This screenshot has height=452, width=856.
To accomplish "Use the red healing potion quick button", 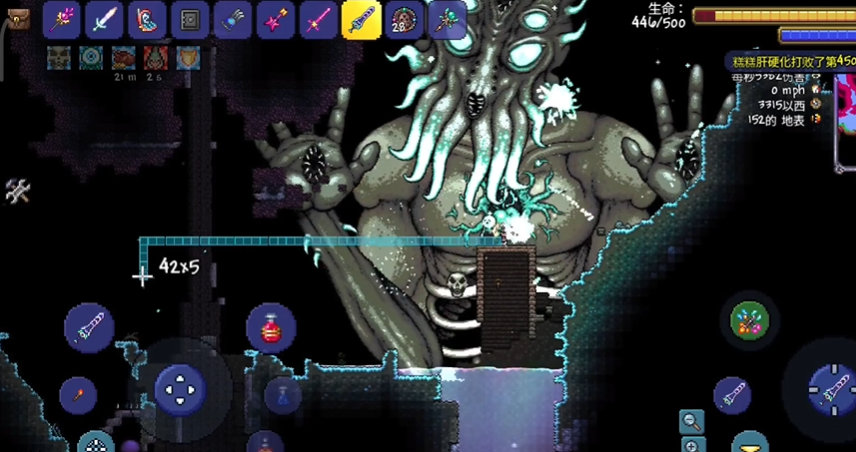I will [270, 329].
